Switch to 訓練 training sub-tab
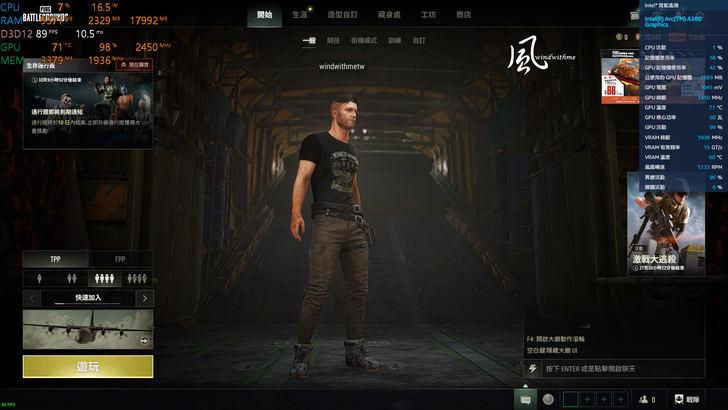The image size is (728, 410). click(394, 41)
